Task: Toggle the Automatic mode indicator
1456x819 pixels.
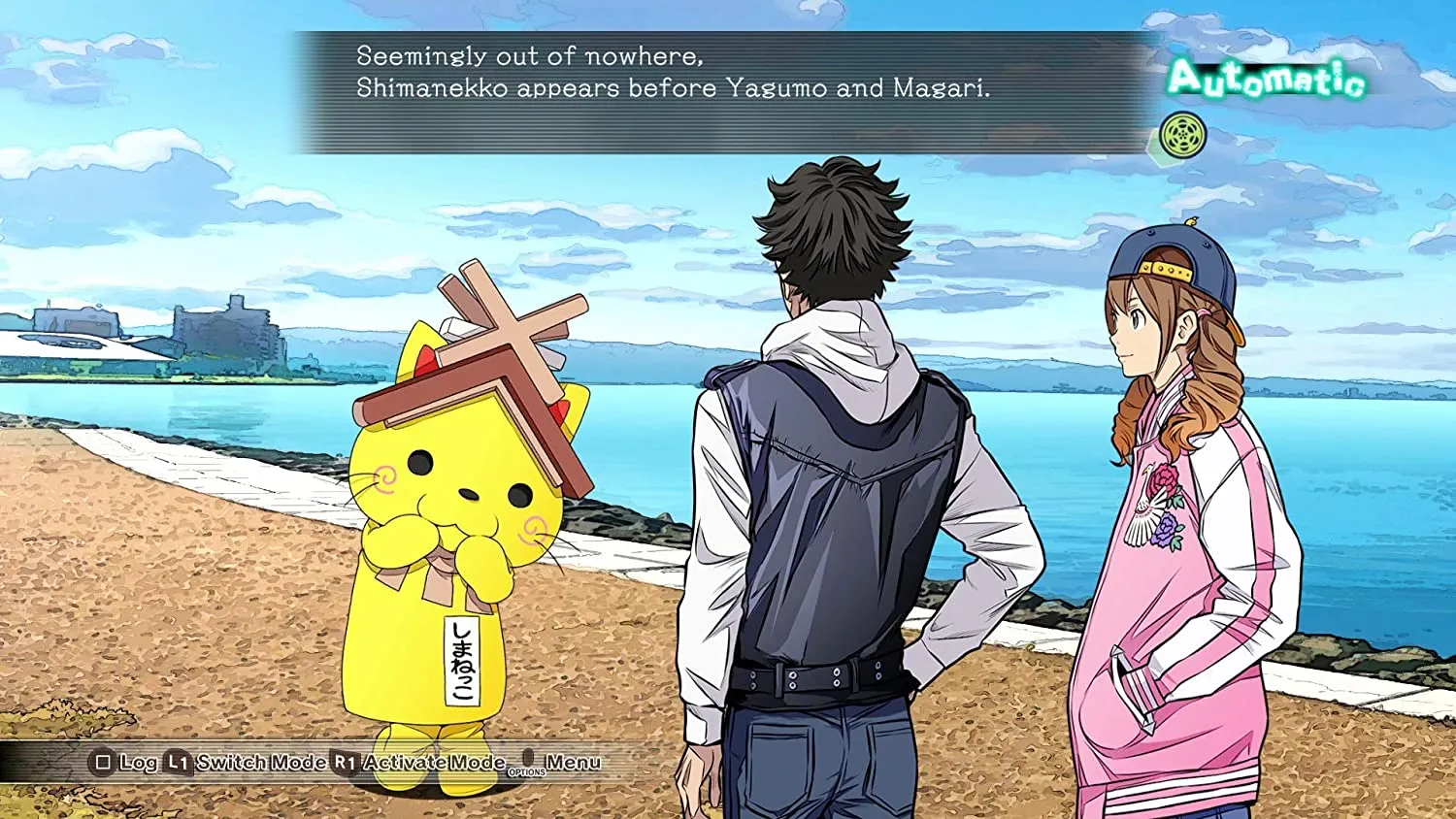Action: click(1266, 79)
